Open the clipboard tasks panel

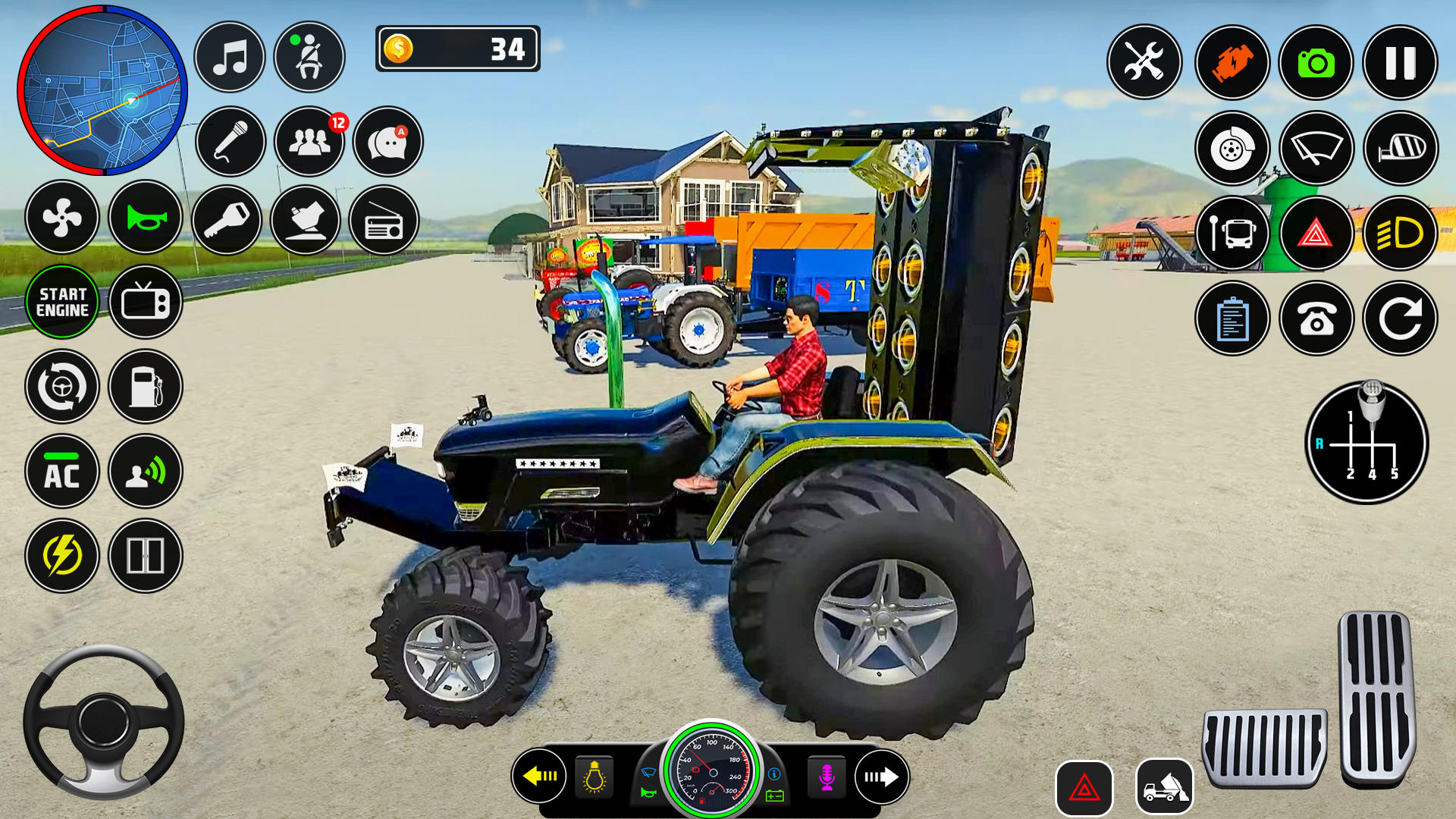coord(1232,318)
